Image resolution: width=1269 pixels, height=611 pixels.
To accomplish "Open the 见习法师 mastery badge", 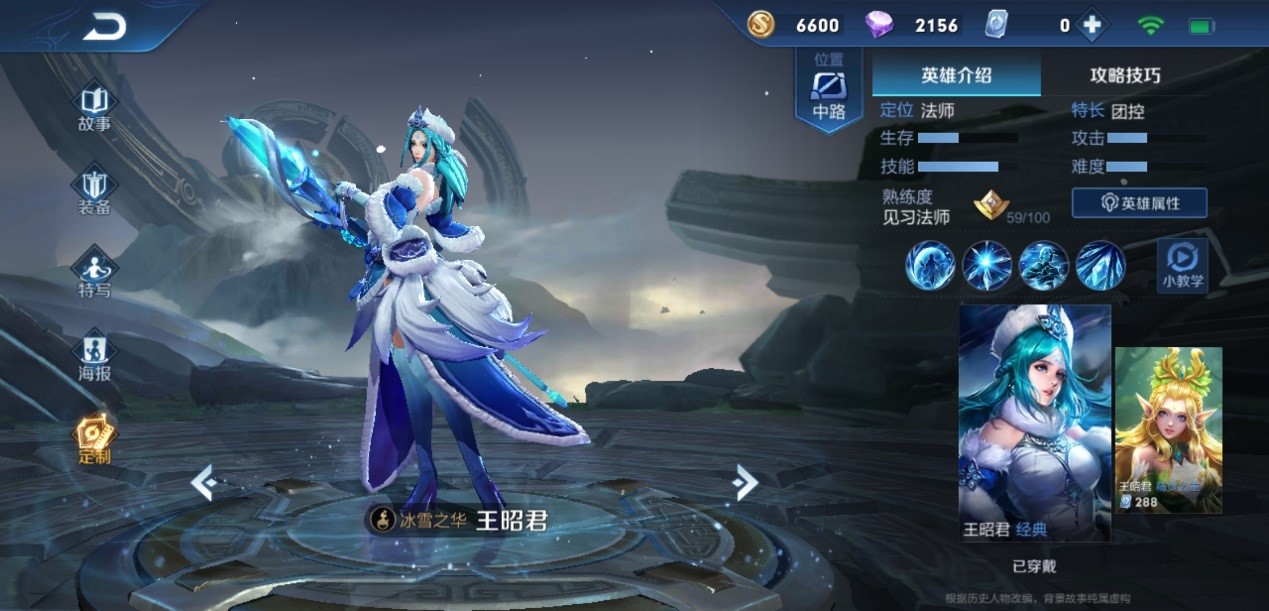I will (x=991, y=206).
